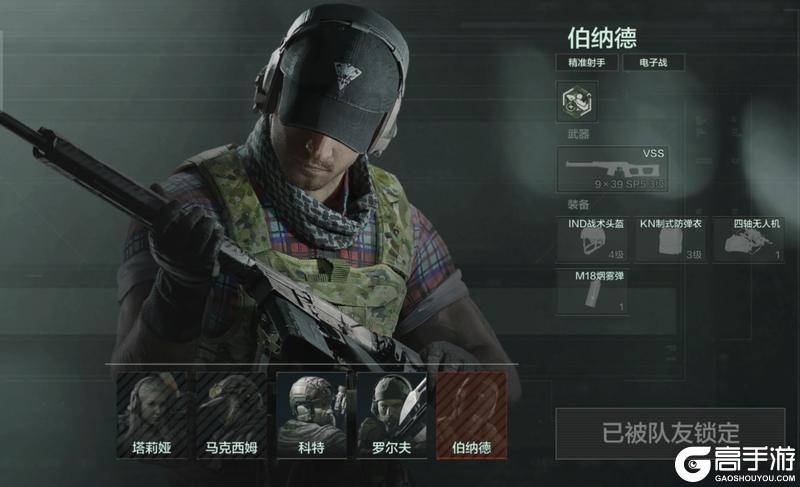This screenshot has height=487, width=800.
Task: Open the VSS weapon slot
Action: (613, 169)
